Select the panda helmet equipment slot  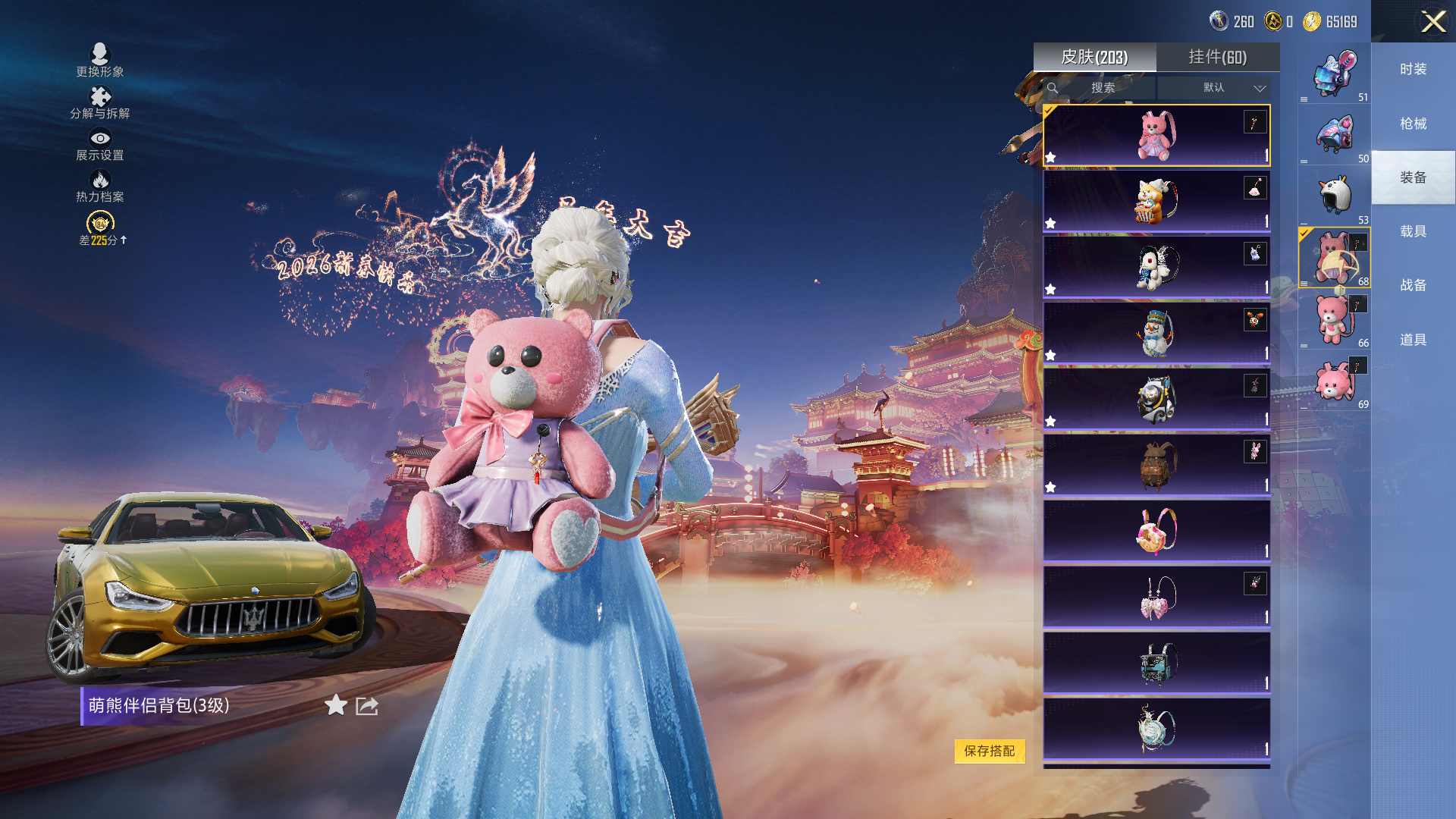point(1335,196)
